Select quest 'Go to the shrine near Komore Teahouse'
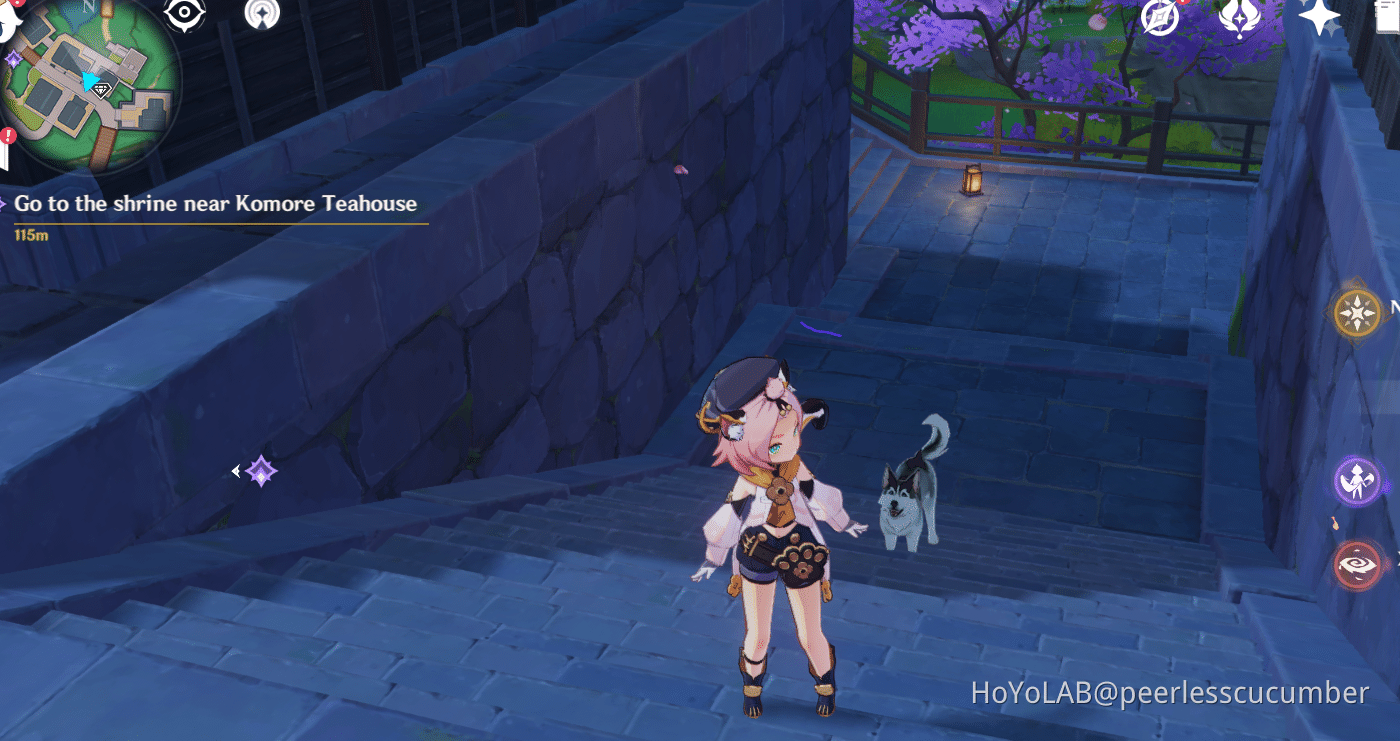Image resolution: width=1400 pixels, height=741 pixels. 215,203
